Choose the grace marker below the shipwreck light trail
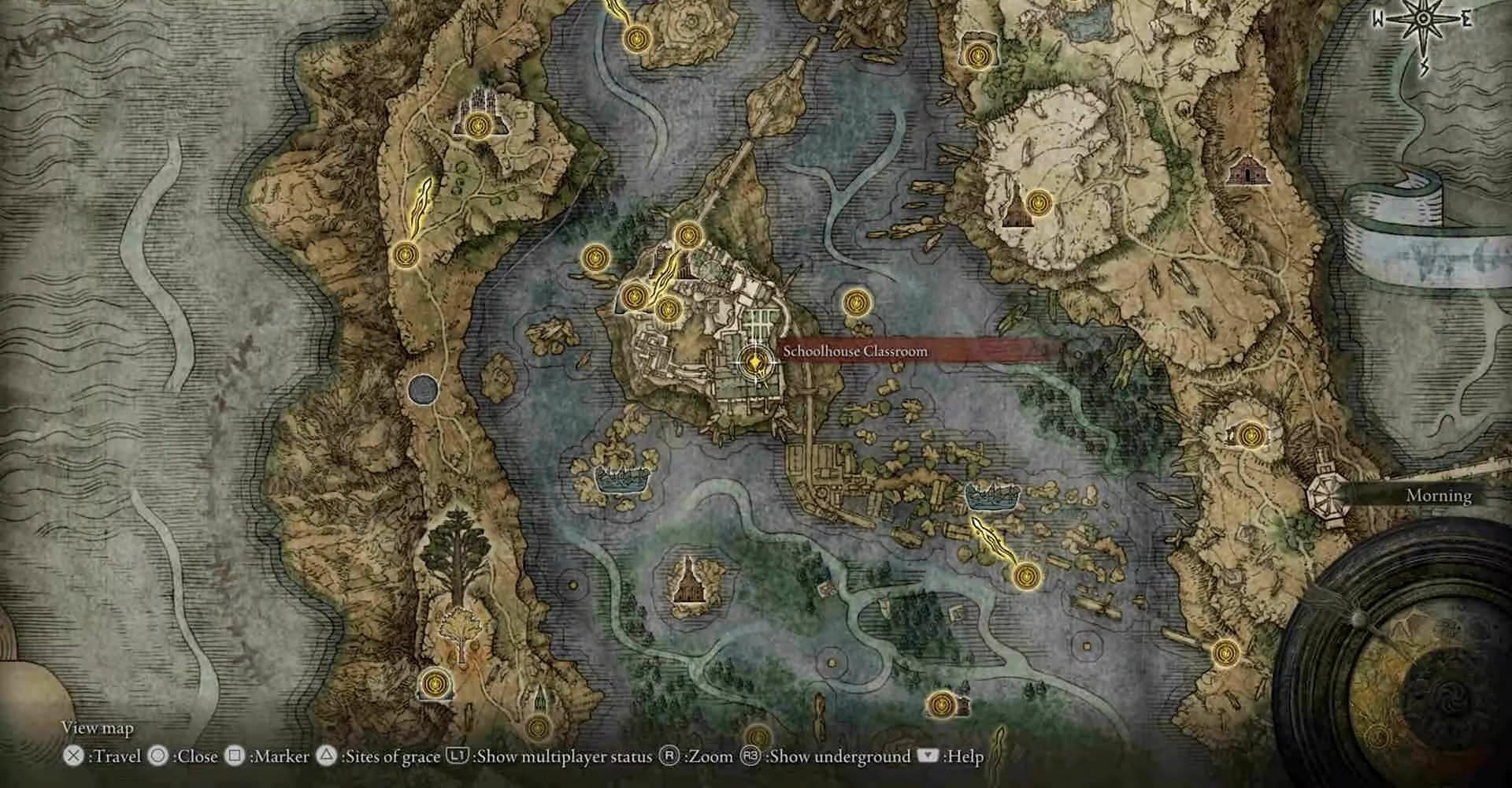Viewport: 1512px width, 788px height. 1025,576
